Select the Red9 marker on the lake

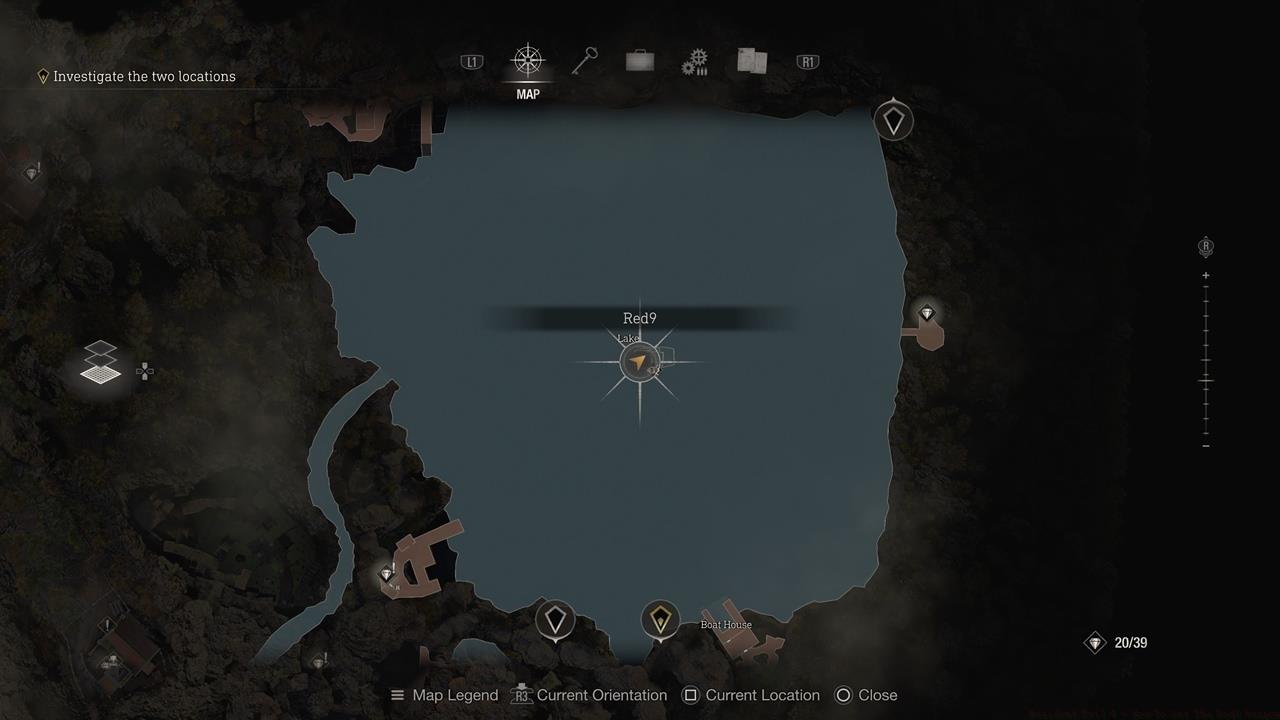tap(639, 361)
